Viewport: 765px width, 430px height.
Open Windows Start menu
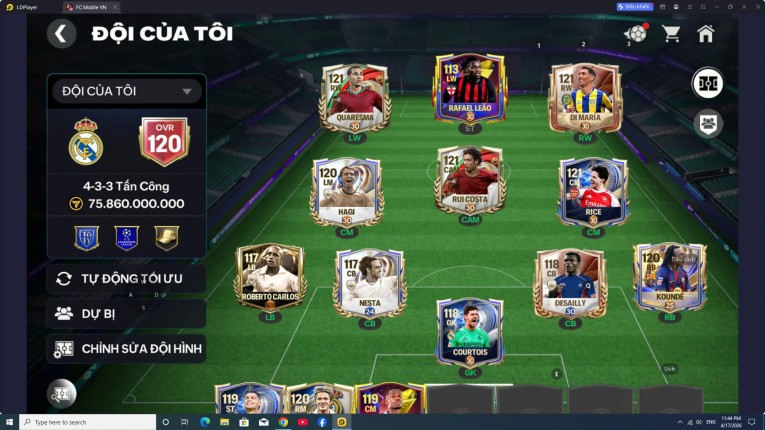pyautogui.click(x=10, y=422)
